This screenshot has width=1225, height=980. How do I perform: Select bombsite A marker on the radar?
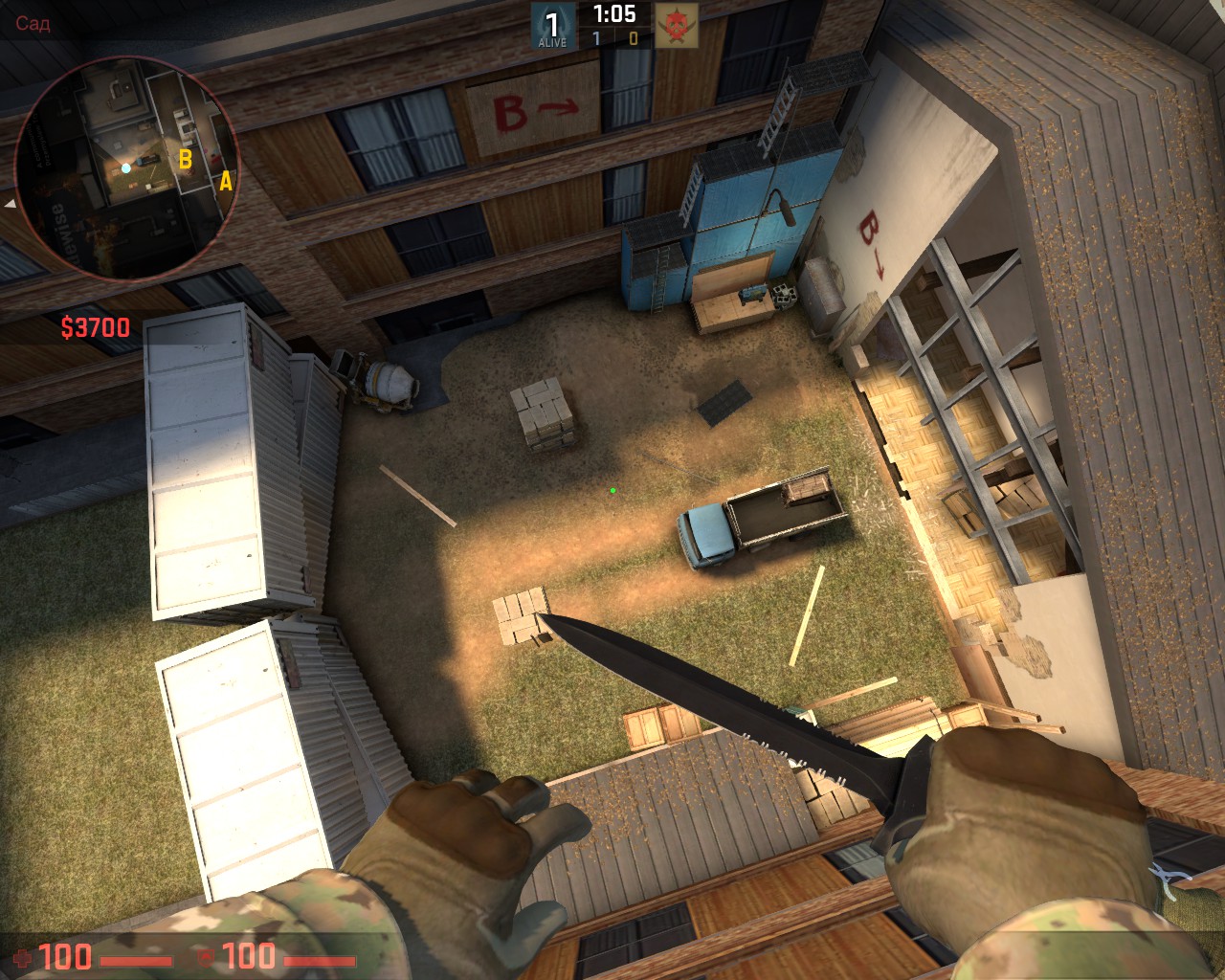click(226, 180)
